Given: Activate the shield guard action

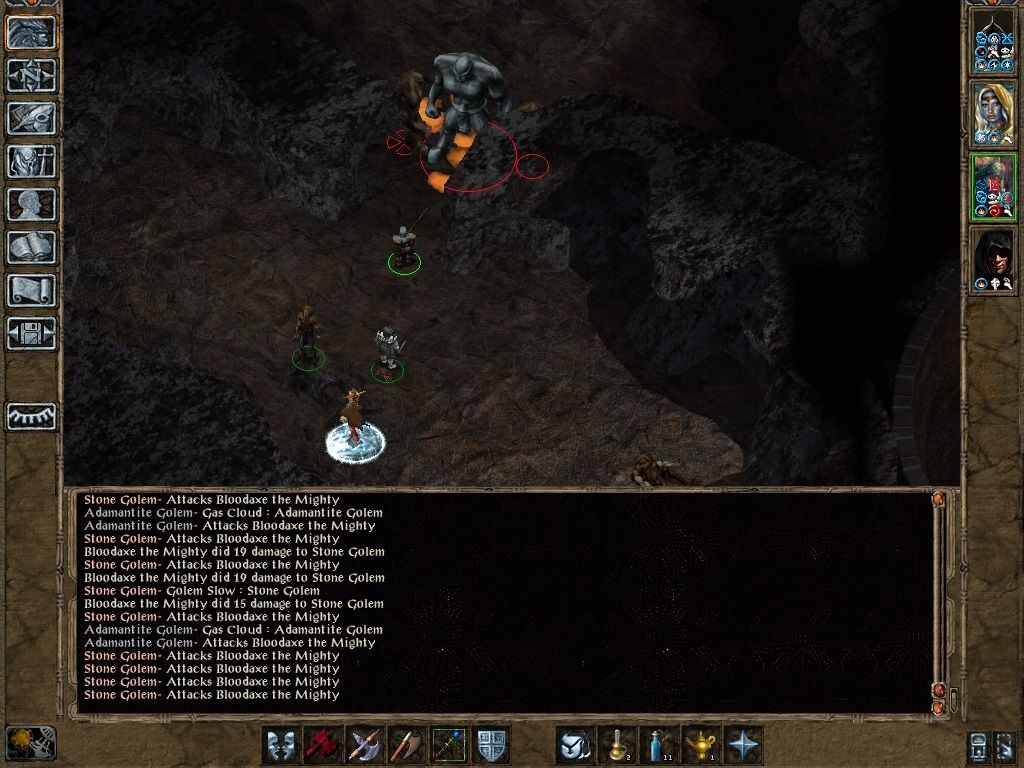Looking at the screenshot, I should (x=491, y=746).
